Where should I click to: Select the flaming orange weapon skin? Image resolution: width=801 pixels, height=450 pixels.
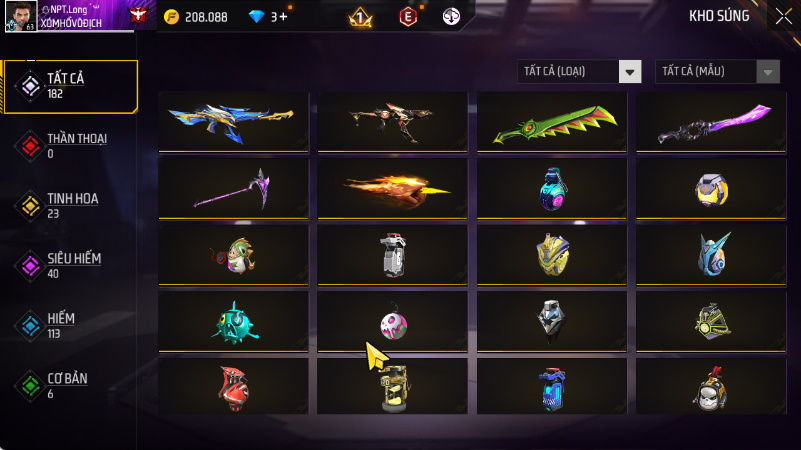[392, 186]
